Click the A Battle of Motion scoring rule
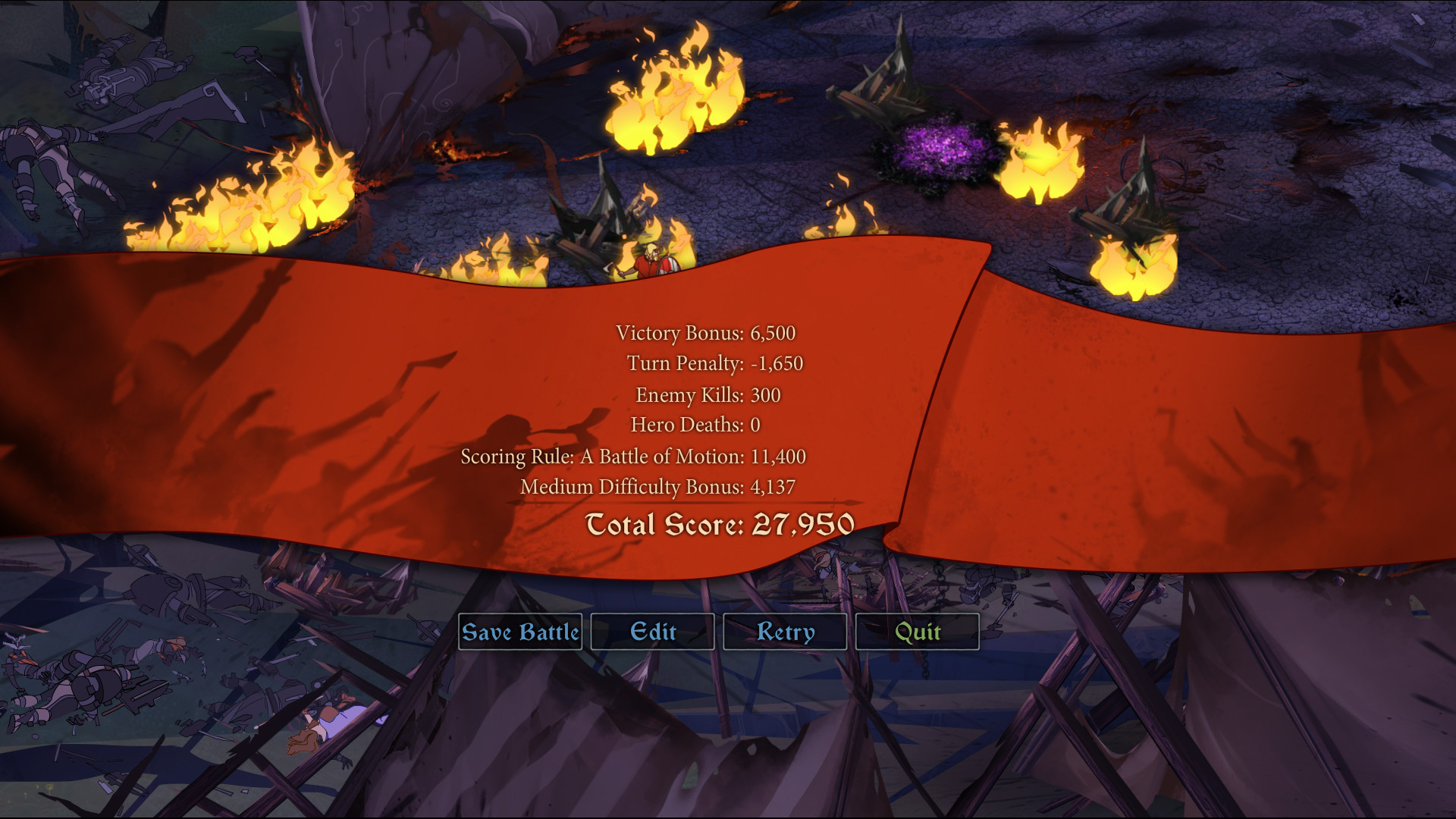Viewport: 1456px width, 819px height. click(x=635, y=457)
